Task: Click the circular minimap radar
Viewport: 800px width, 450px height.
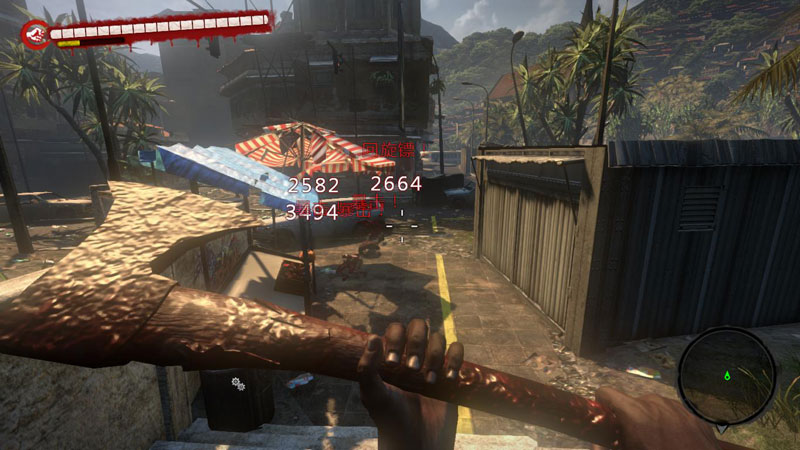Action: [x=727, y=375]
